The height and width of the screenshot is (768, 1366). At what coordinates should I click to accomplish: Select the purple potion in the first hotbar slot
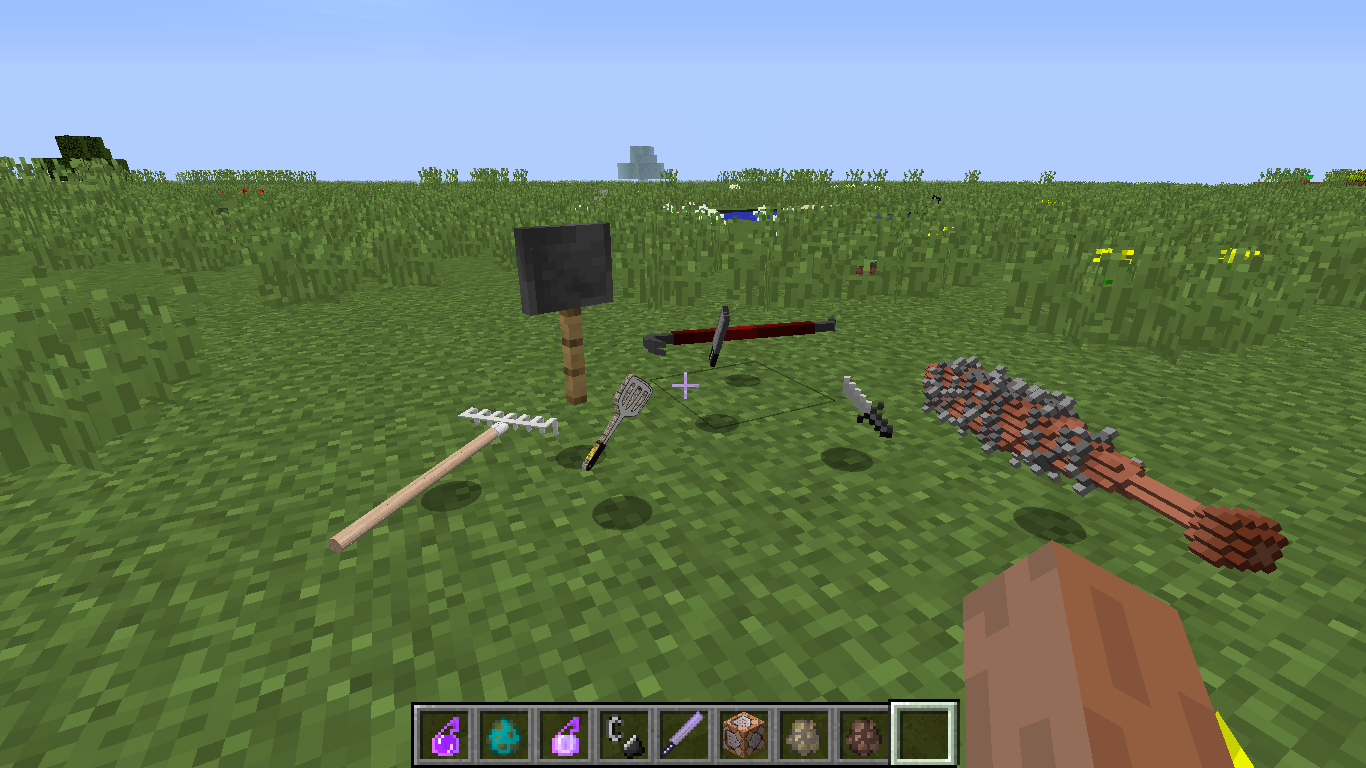[x=444, y=733]
